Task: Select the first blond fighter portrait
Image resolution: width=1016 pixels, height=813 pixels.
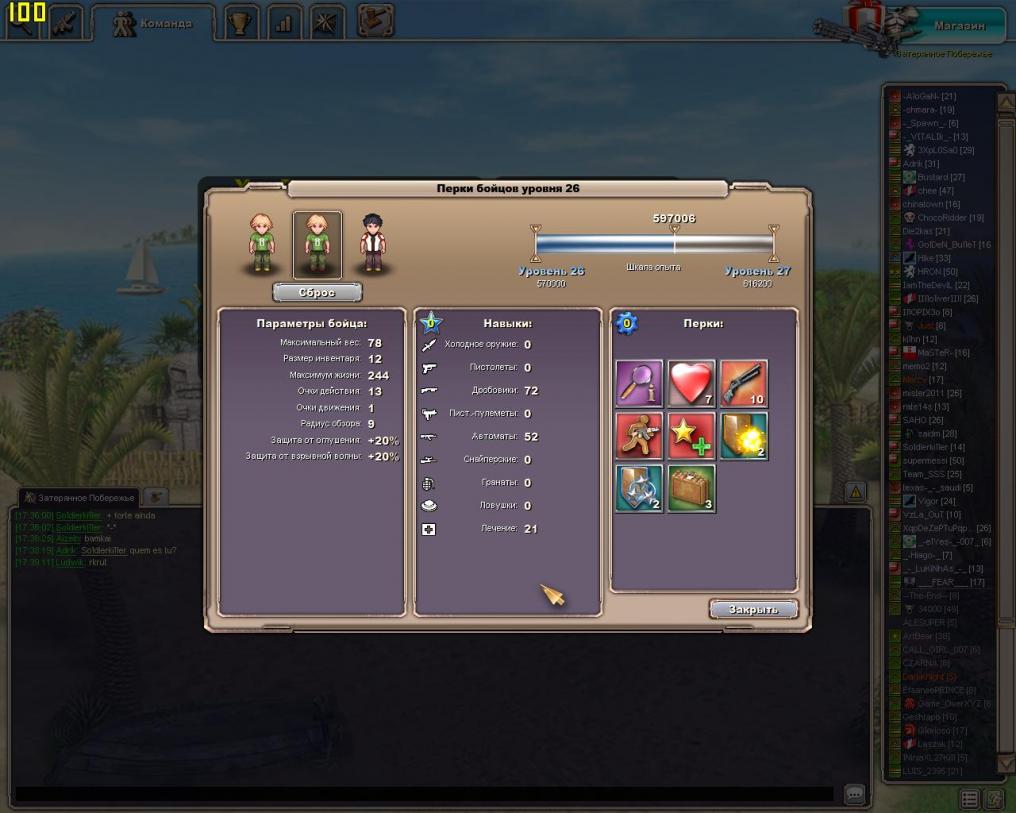Action: tap(262, 243)
